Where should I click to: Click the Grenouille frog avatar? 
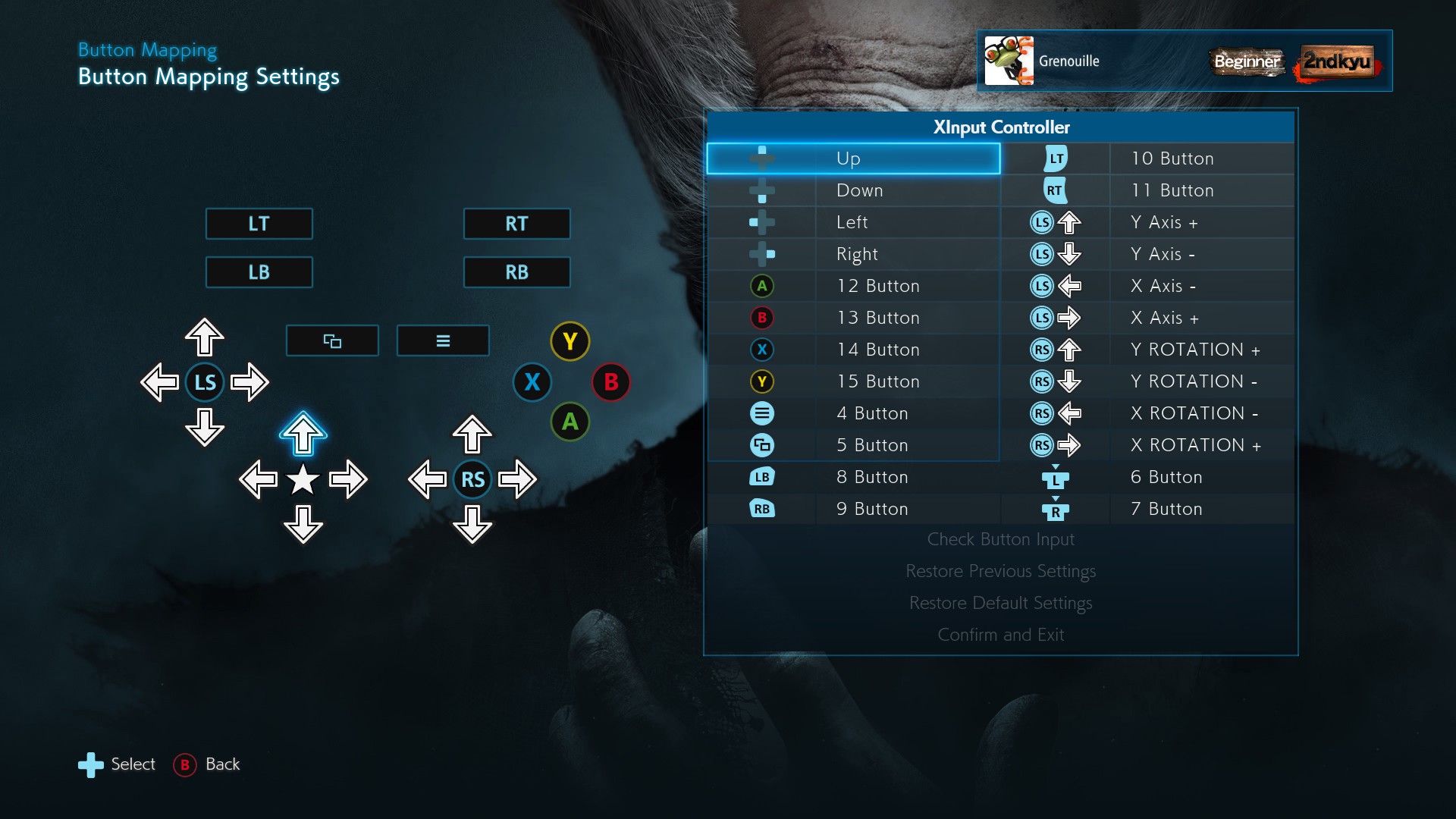coord(1009,61)
